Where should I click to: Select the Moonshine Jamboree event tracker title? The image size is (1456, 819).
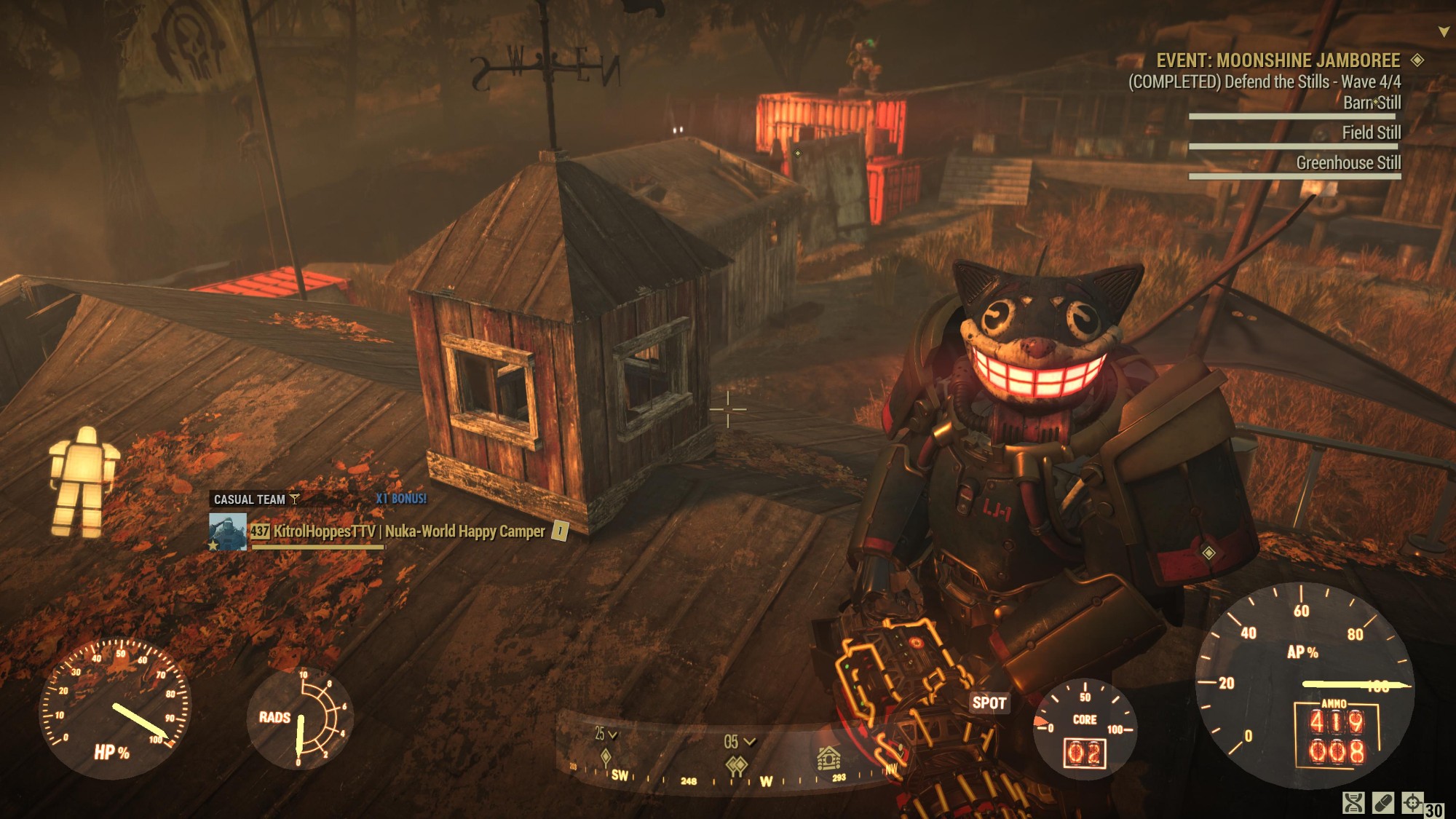pos(1278,60)
